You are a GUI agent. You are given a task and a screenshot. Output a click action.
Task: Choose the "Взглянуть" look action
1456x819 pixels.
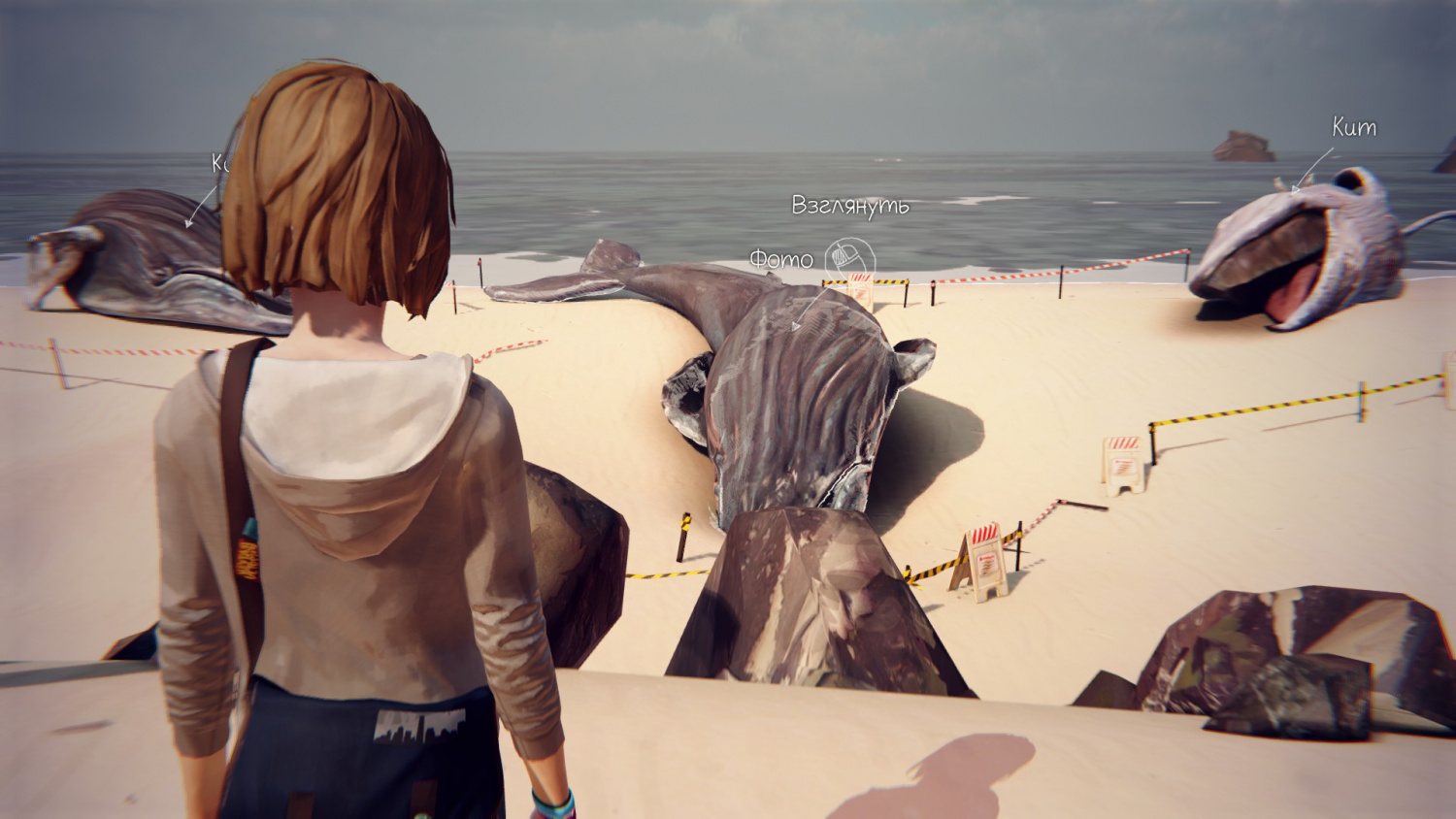coord(849,206)
